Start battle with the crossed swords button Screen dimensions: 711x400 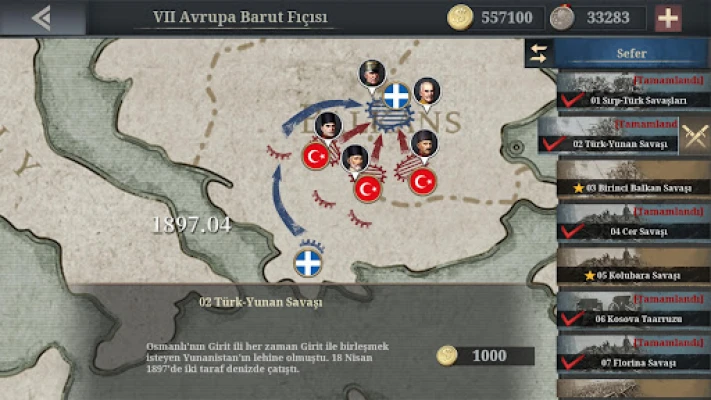(694, 135)
